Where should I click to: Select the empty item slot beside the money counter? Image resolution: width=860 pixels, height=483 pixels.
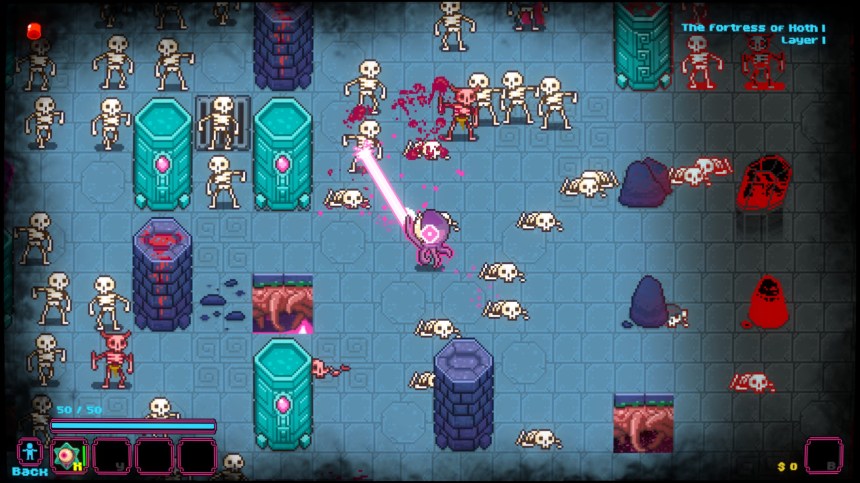click(823, 456)
